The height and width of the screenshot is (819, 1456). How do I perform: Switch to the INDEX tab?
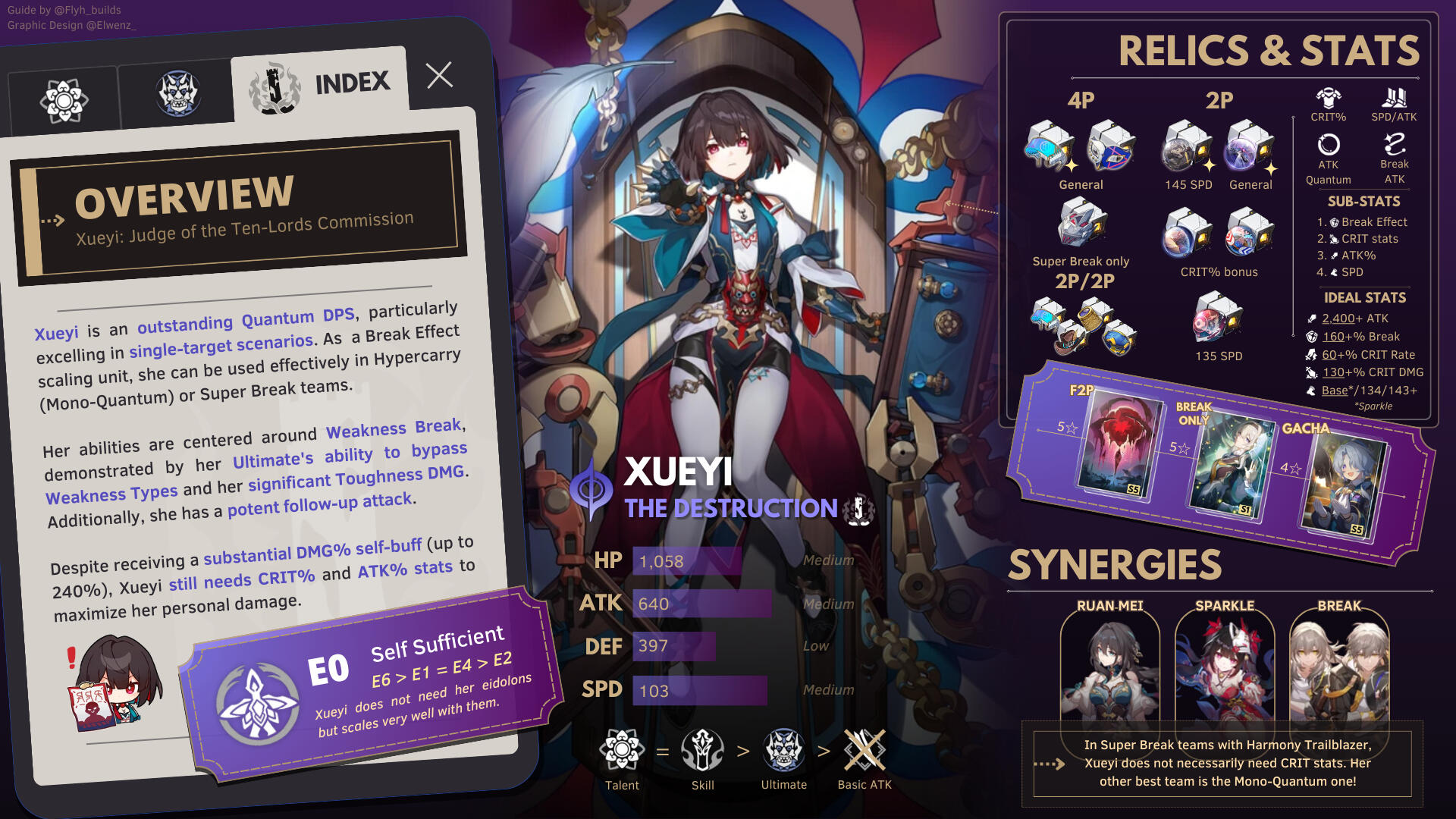320,85
